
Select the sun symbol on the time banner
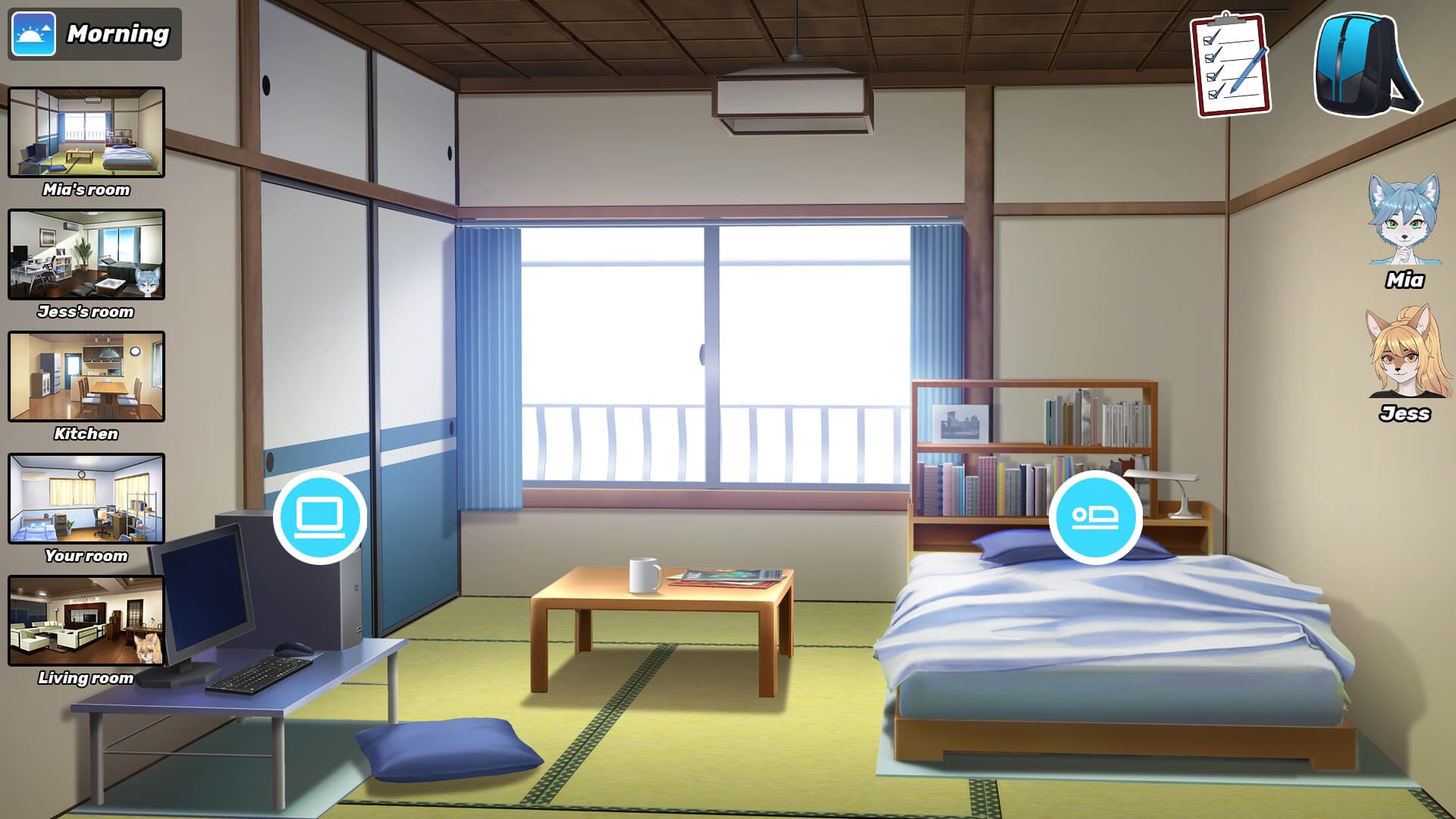[33, 33]
